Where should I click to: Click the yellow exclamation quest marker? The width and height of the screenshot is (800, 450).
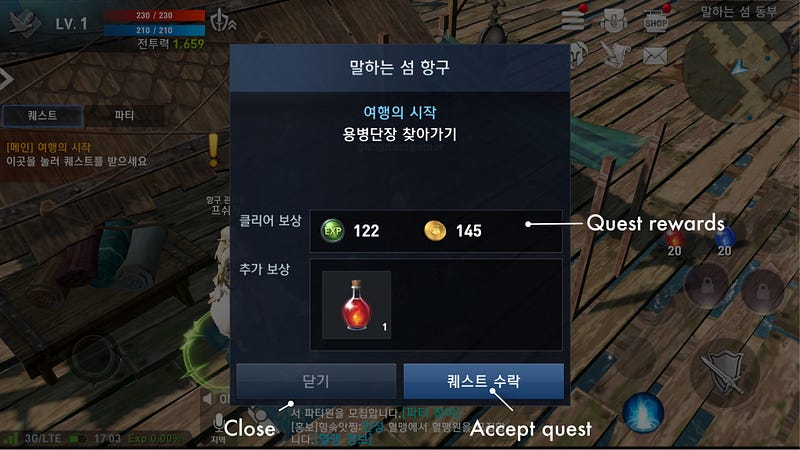(x=212, y=150)
